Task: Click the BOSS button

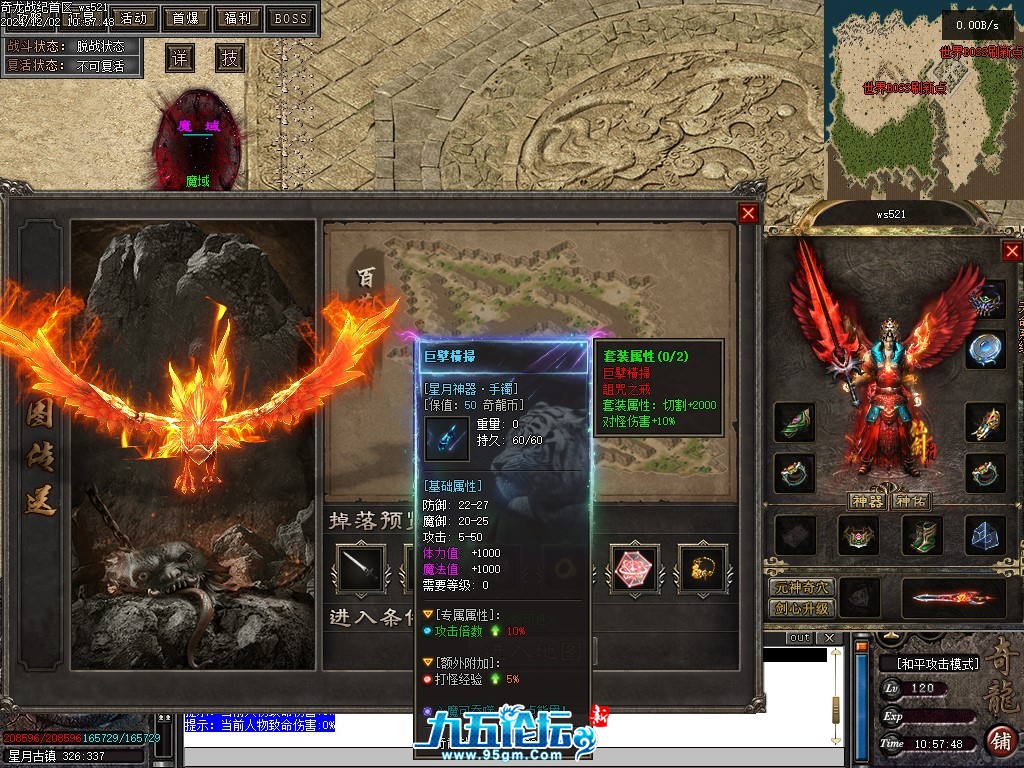Action: click(291, 18)
